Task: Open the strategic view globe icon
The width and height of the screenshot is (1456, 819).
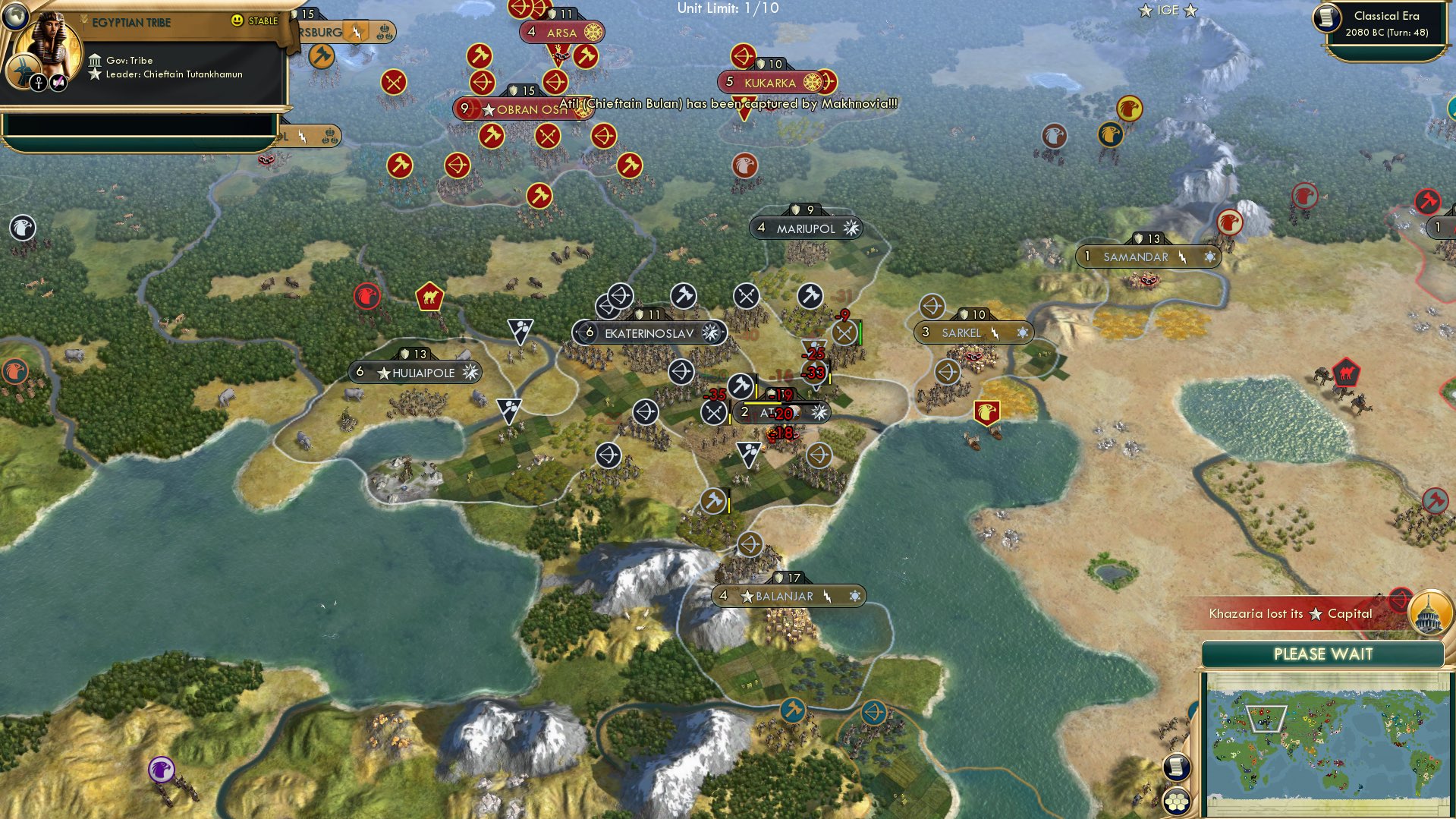Action: (14, 15)
